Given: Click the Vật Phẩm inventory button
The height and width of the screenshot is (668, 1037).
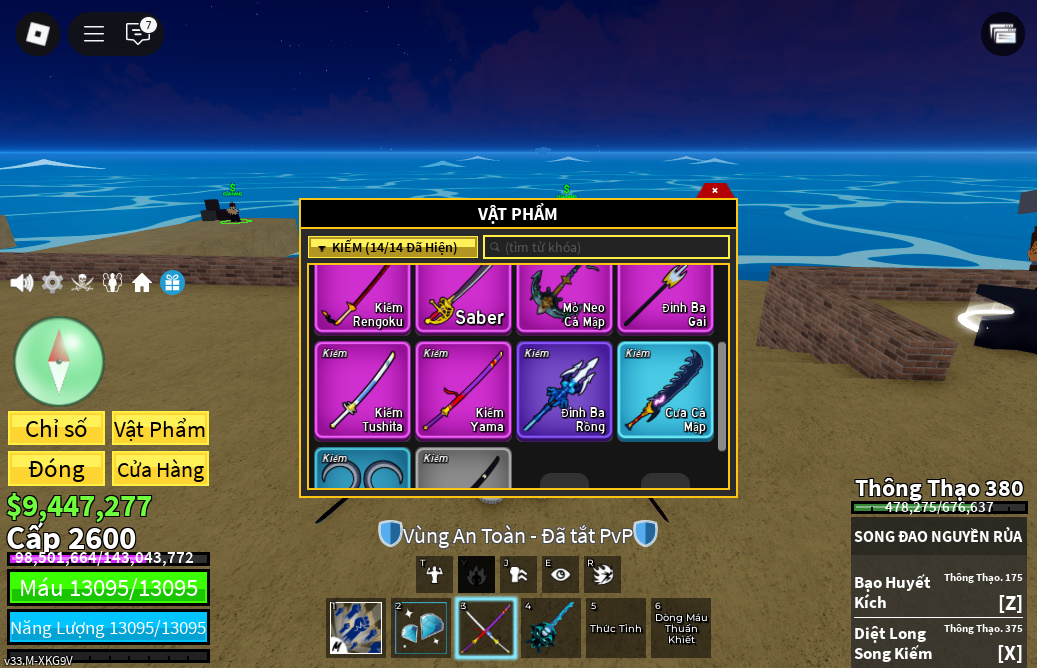Looking at the screenshot, I should click(x=160, y=429).
